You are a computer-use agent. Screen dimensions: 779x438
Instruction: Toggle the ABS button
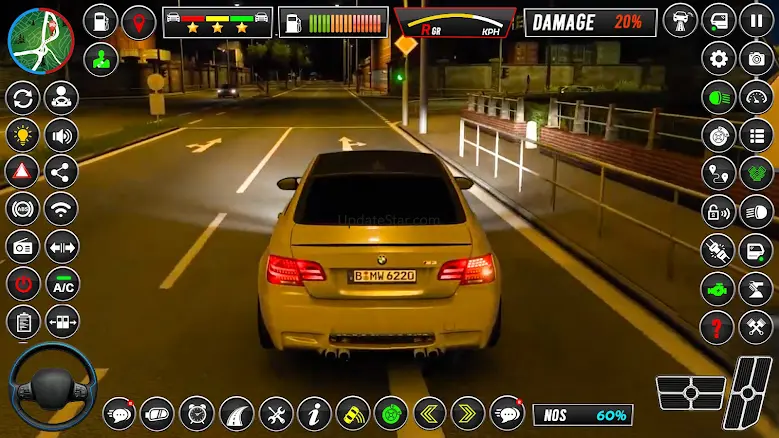22,208
